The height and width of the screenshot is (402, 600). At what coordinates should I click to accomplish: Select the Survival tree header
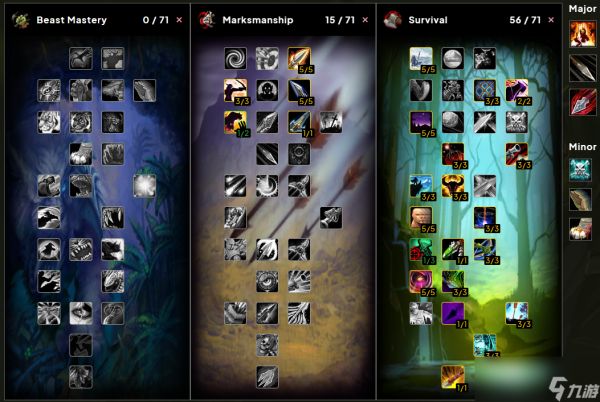coord(428,19)
